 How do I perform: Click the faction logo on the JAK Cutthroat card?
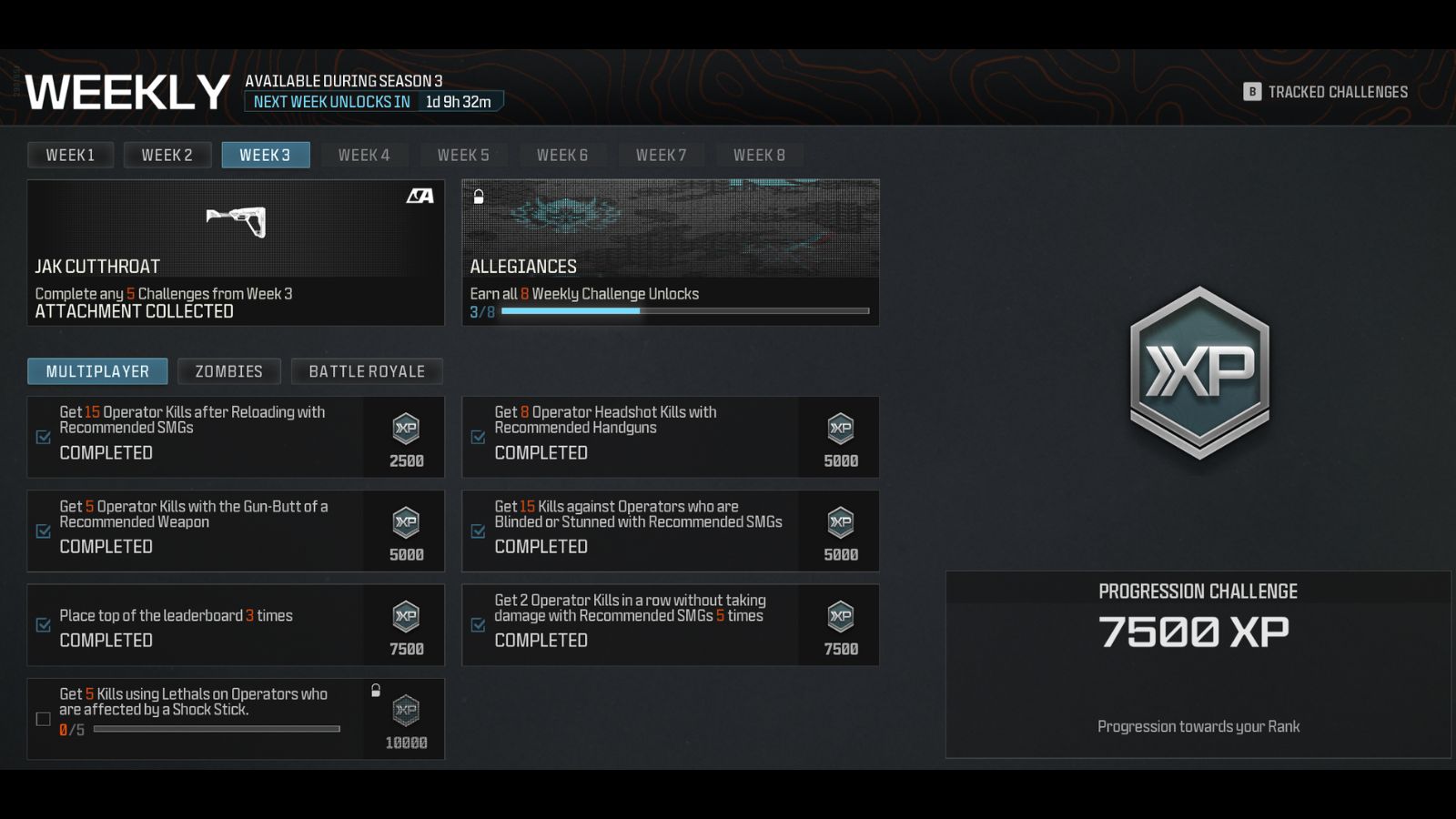coord(419,195)
